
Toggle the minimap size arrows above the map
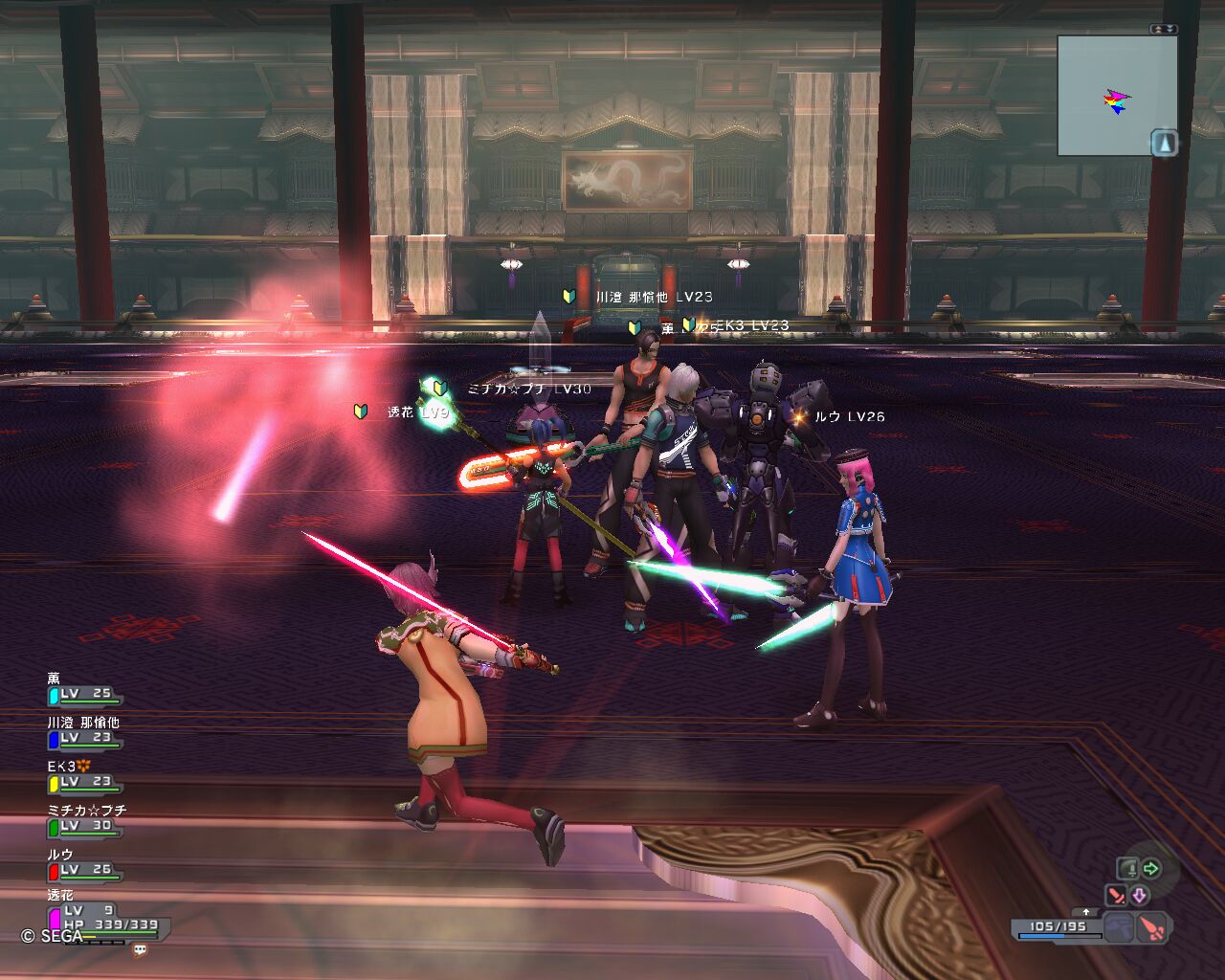tap(1164, 30)
